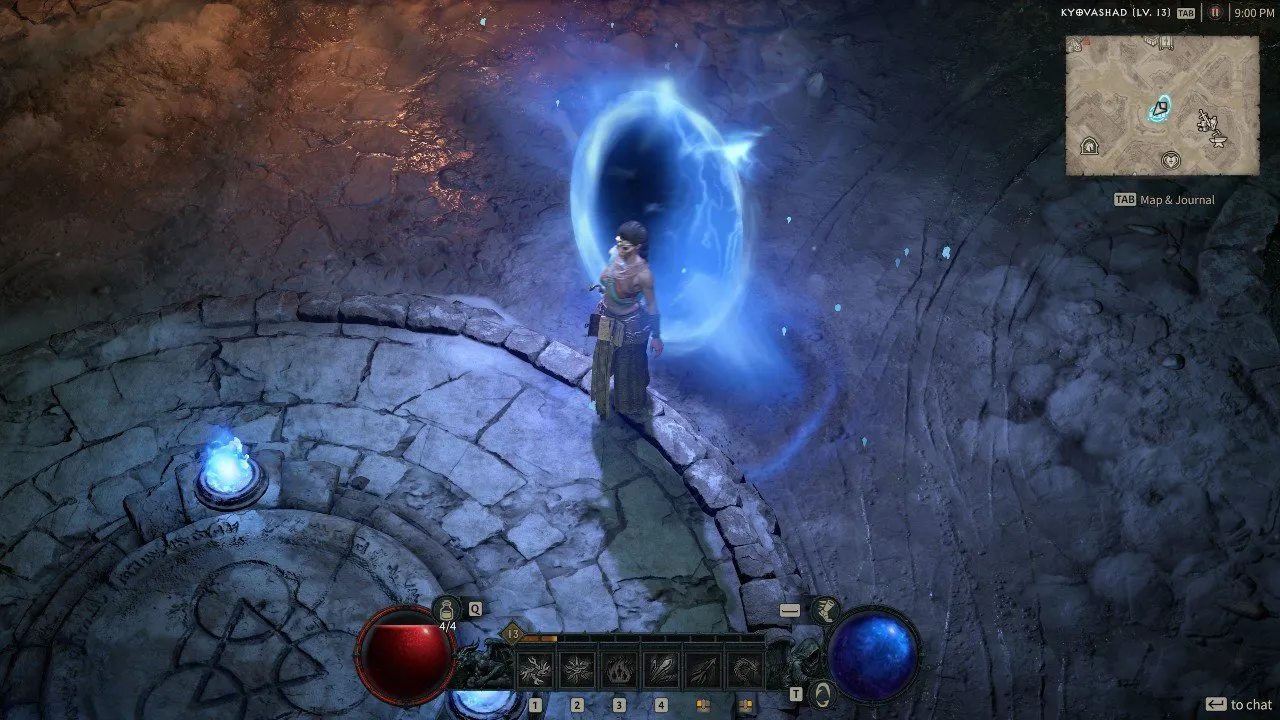
Task: Click the evade boot icon
Action: (826, 610)
